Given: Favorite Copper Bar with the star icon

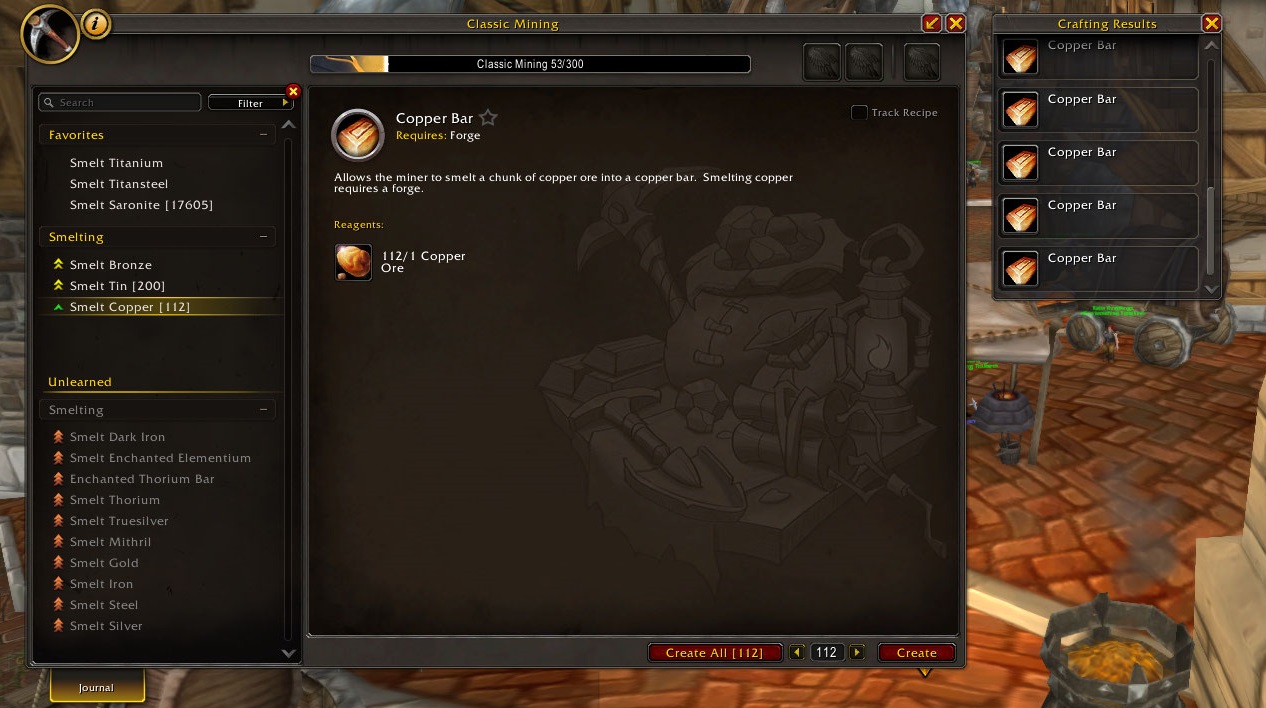Looking at the screenshot, I should pos(488,118).
